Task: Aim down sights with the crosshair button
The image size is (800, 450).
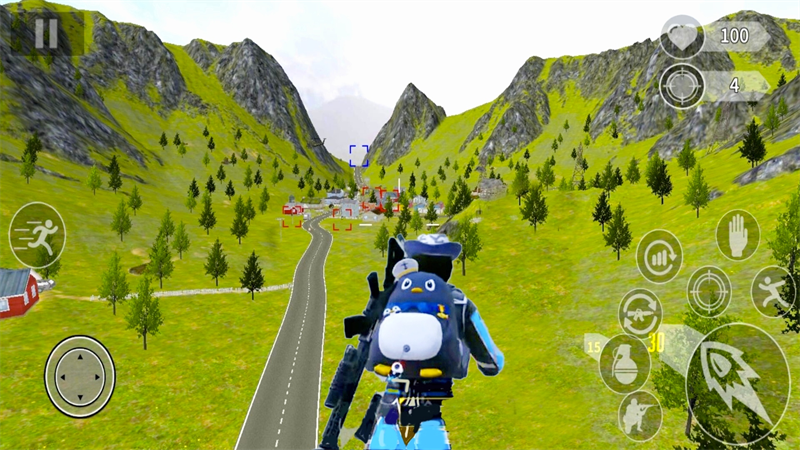Action: click(709, 290)
